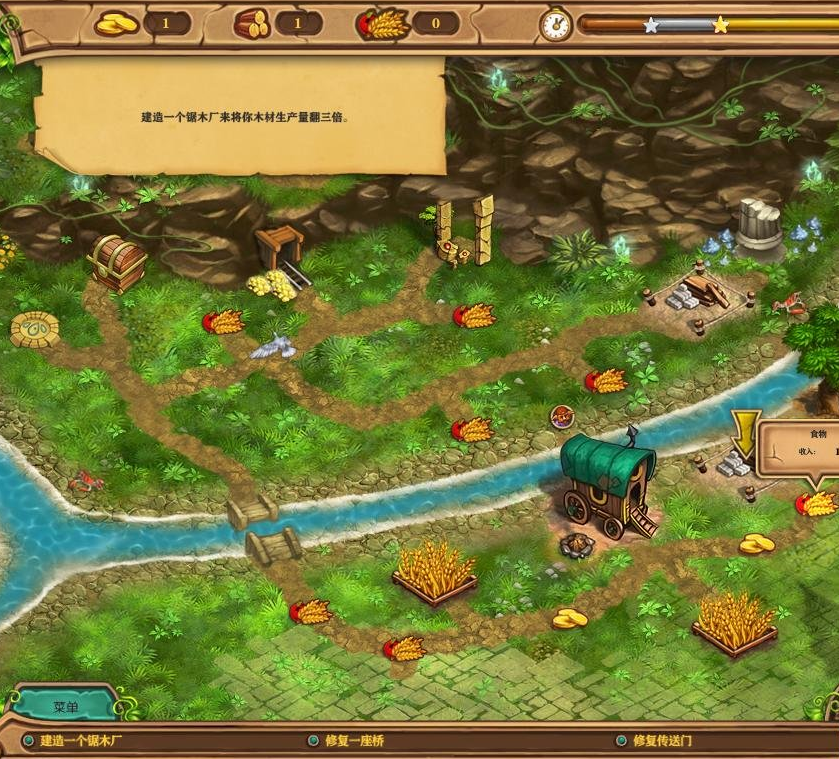Select the 修复一座桥 objective
Viewport: 839px width, 759px height.
point(354,741)
